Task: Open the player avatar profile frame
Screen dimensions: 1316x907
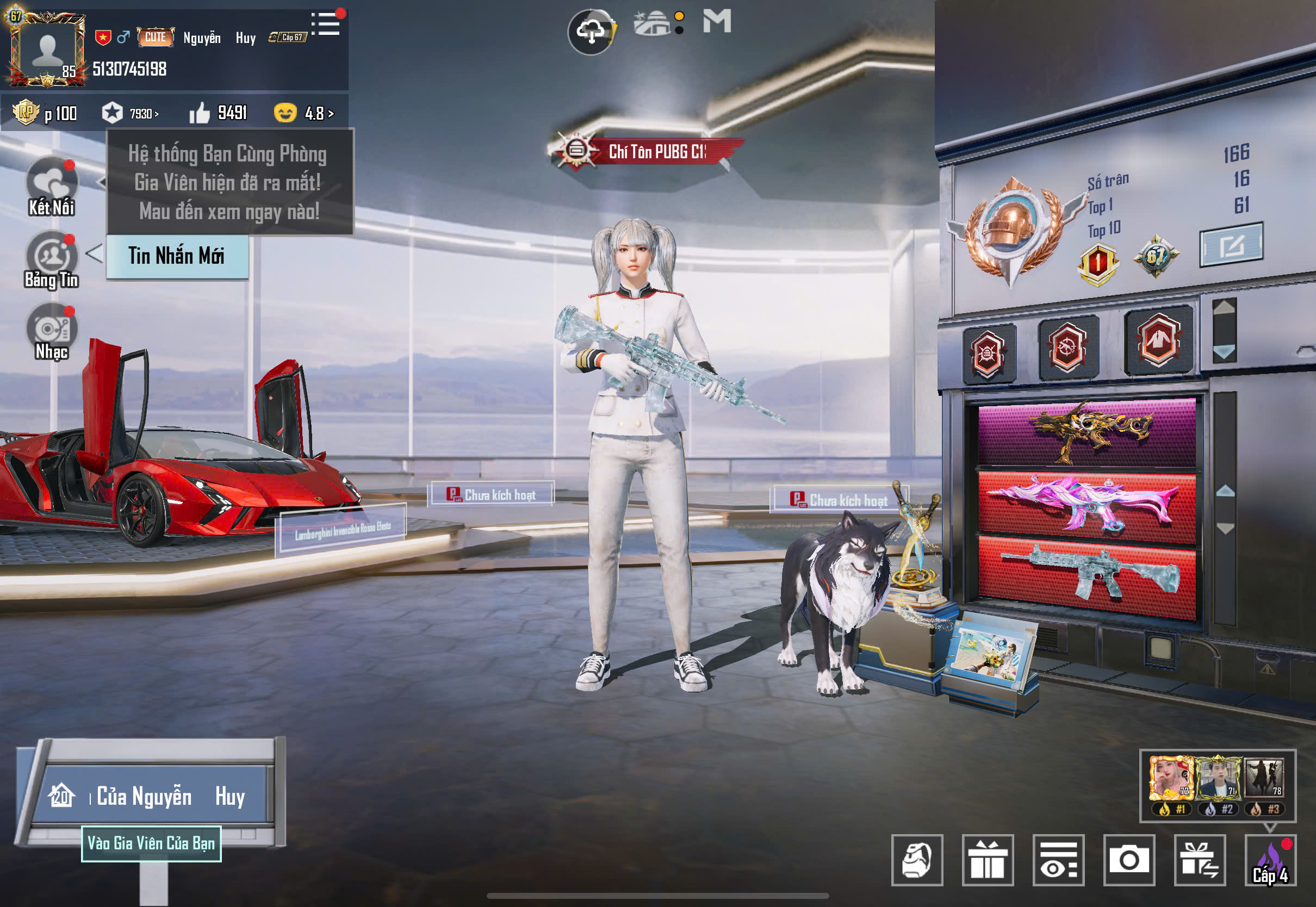Action: [46, 50]
